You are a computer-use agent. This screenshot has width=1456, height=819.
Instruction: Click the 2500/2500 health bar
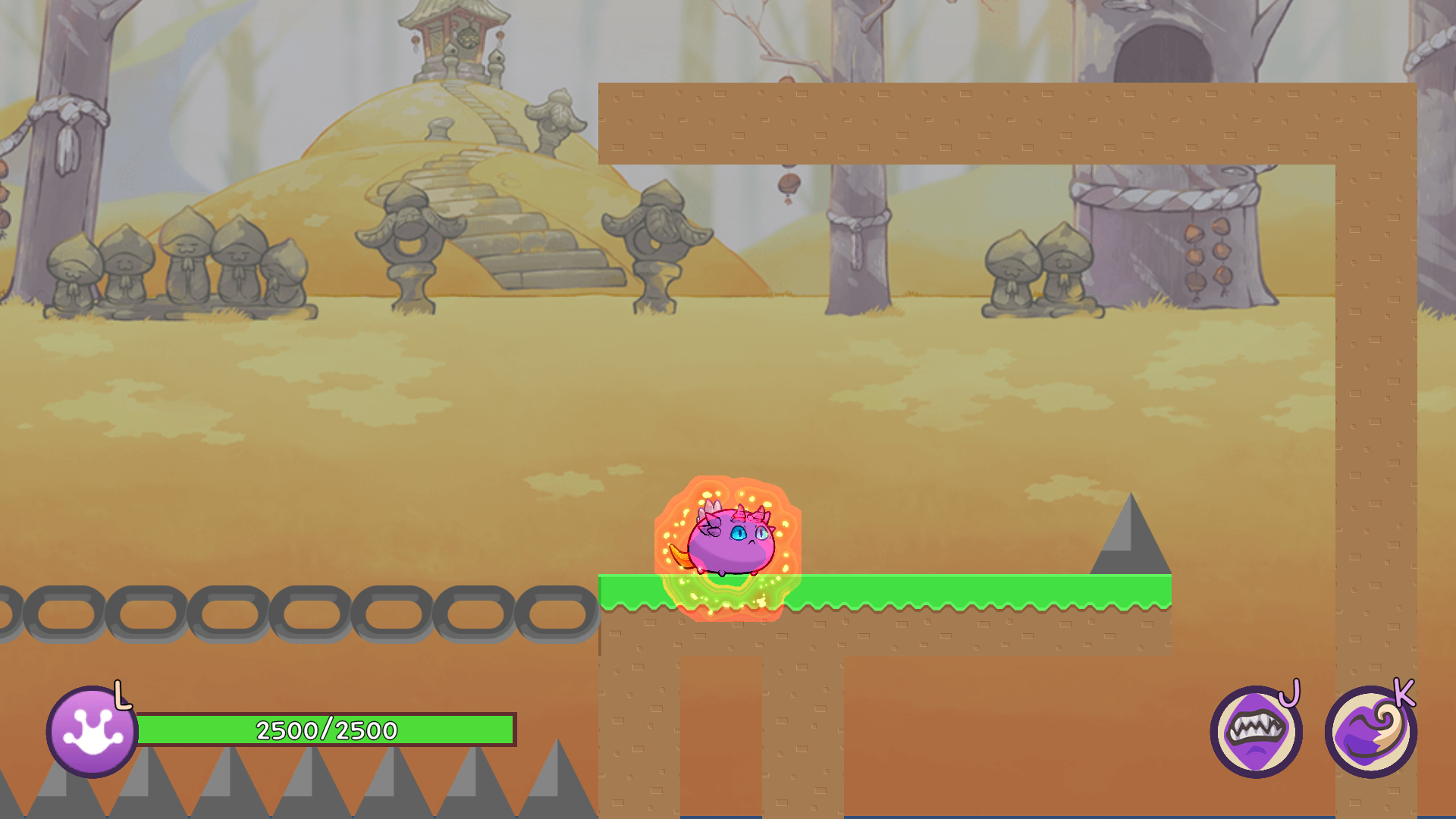click(x=326, y=730)
